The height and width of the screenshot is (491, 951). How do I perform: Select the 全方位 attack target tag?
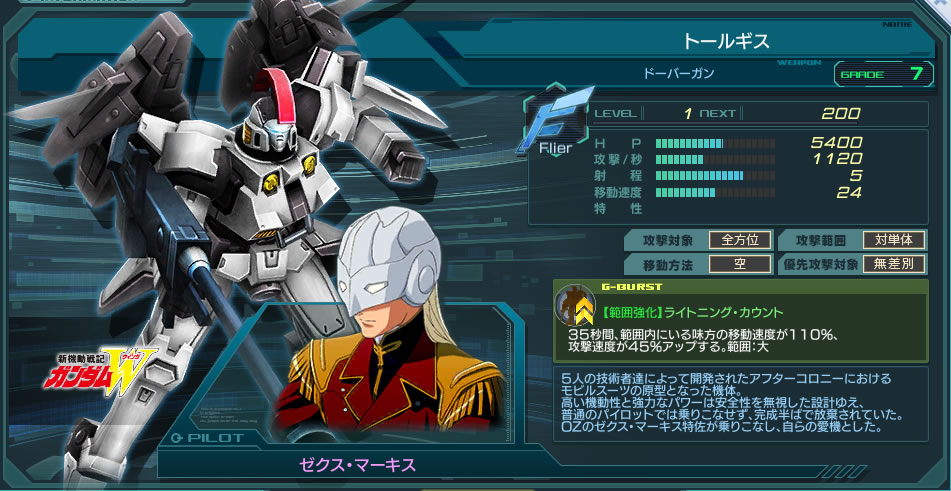(x=740, y=240)
